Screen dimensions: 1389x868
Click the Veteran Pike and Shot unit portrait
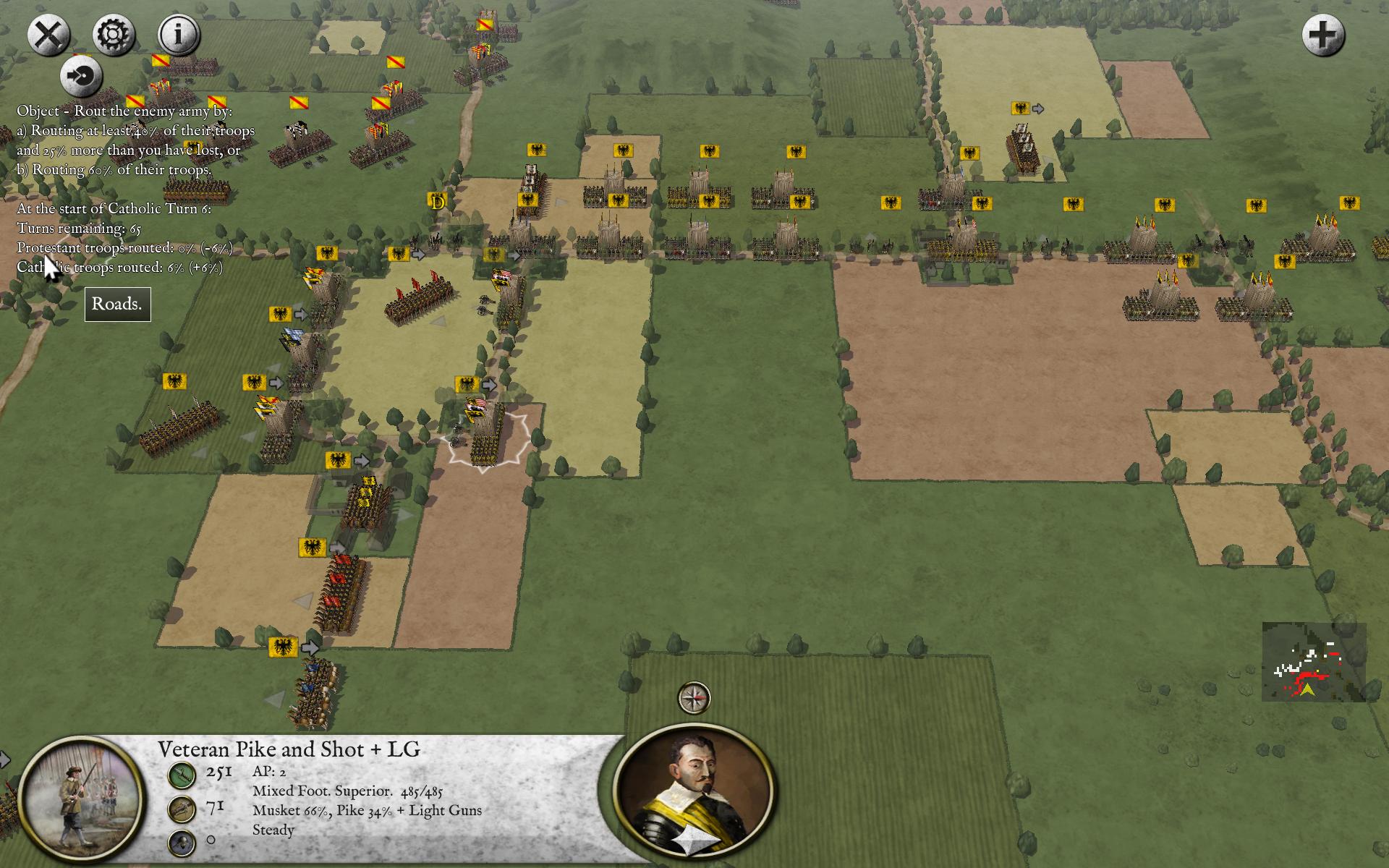coord(81,799)
